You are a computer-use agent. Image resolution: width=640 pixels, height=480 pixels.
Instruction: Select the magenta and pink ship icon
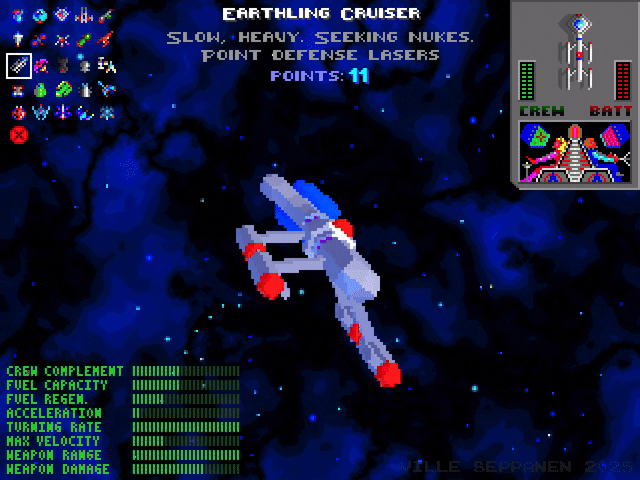(40, 65)
